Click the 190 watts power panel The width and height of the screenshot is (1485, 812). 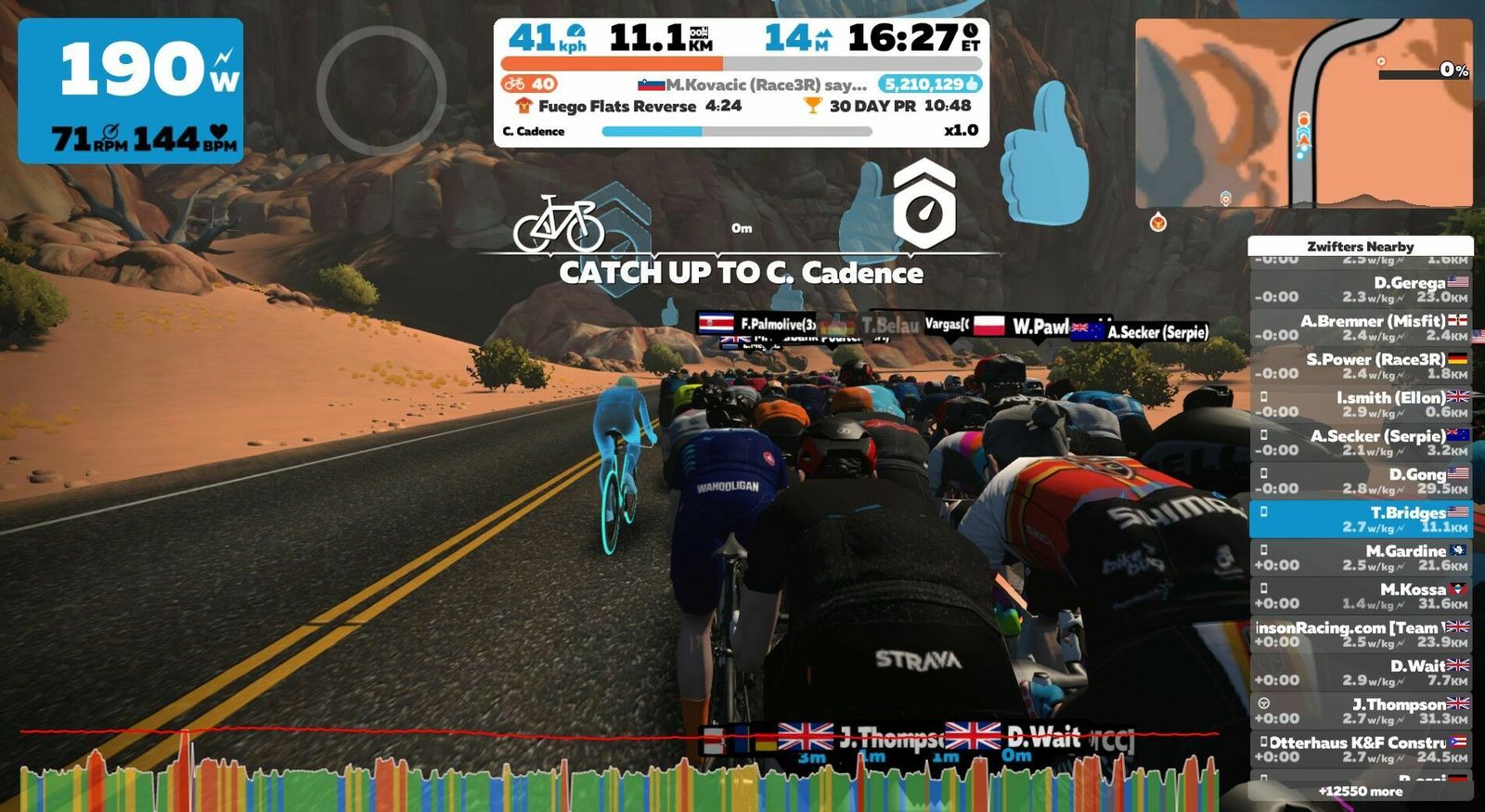point(131,91)
